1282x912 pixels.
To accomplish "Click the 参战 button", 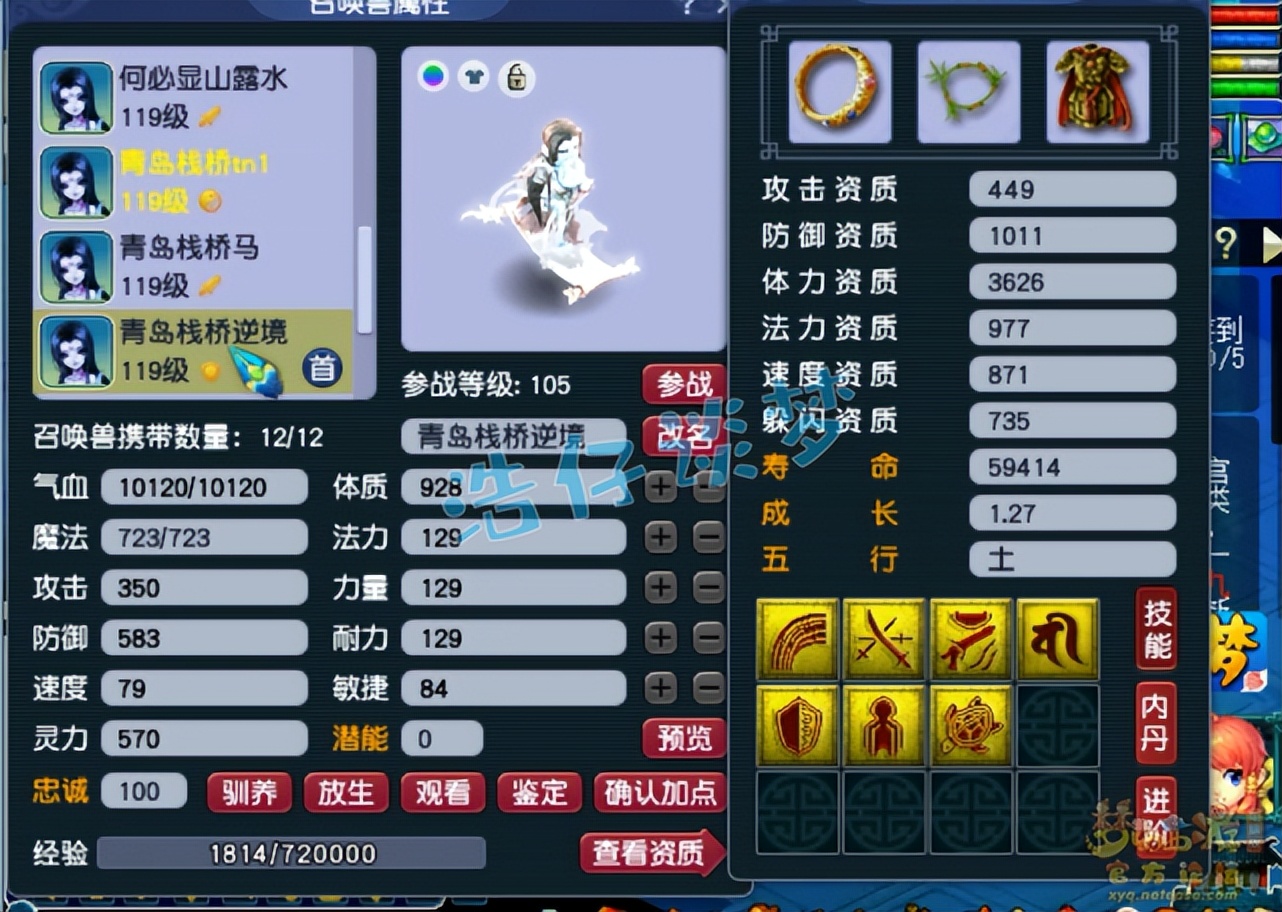I will point(684,384).
